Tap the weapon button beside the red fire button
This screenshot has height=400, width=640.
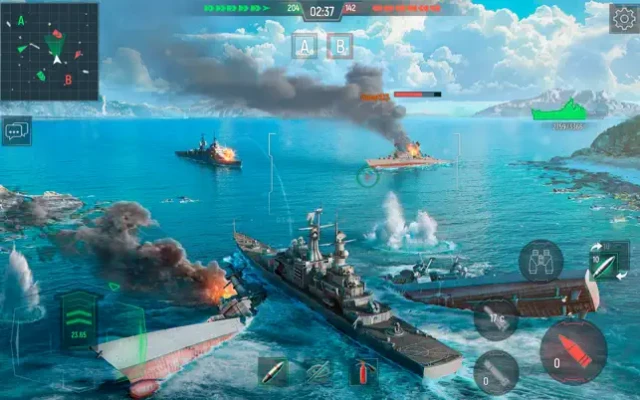click(496, 371)
